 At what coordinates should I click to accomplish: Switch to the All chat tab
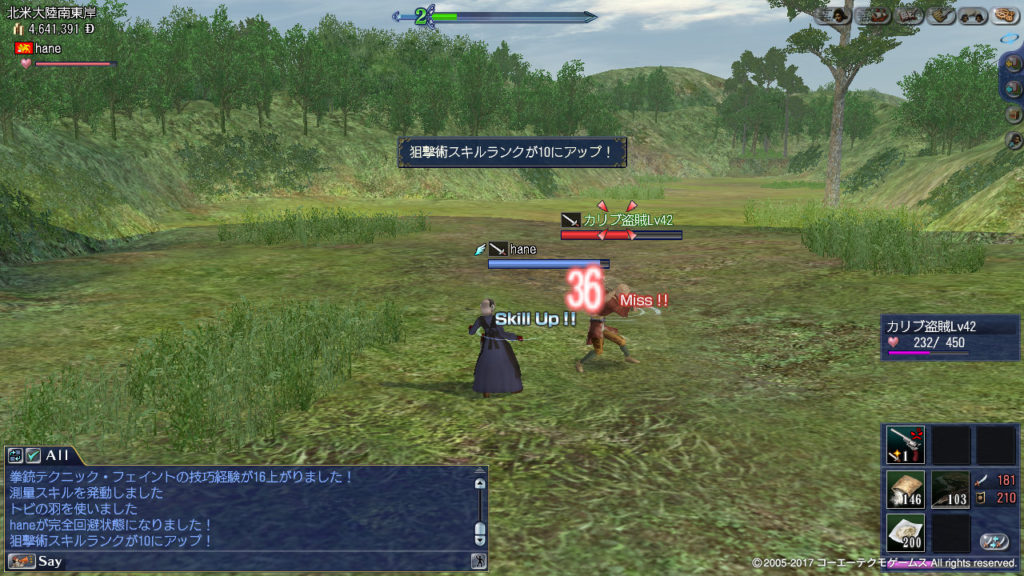point(57,455)
